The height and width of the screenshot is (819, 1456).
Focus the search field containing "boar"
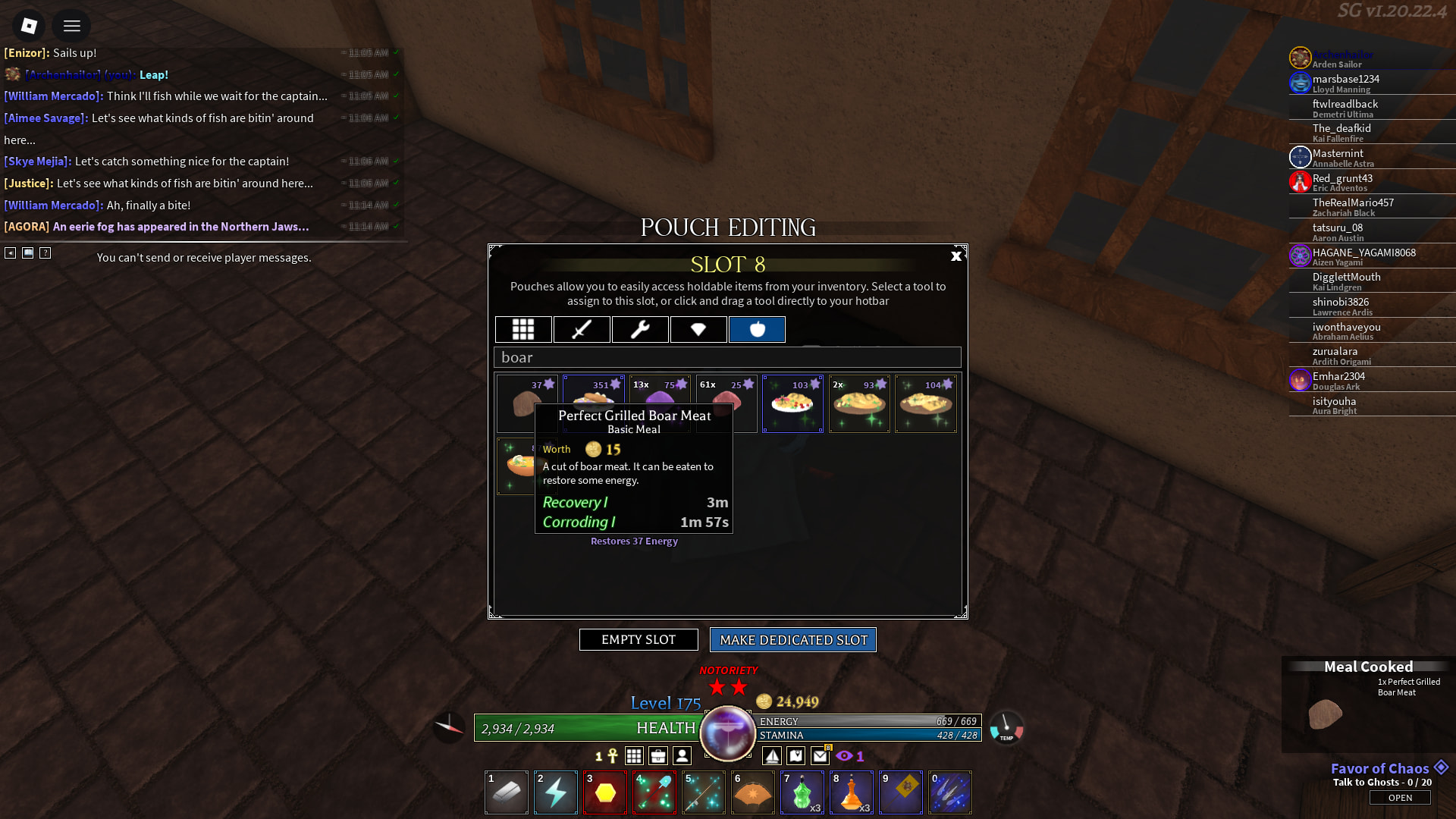(x=727, y=357)
